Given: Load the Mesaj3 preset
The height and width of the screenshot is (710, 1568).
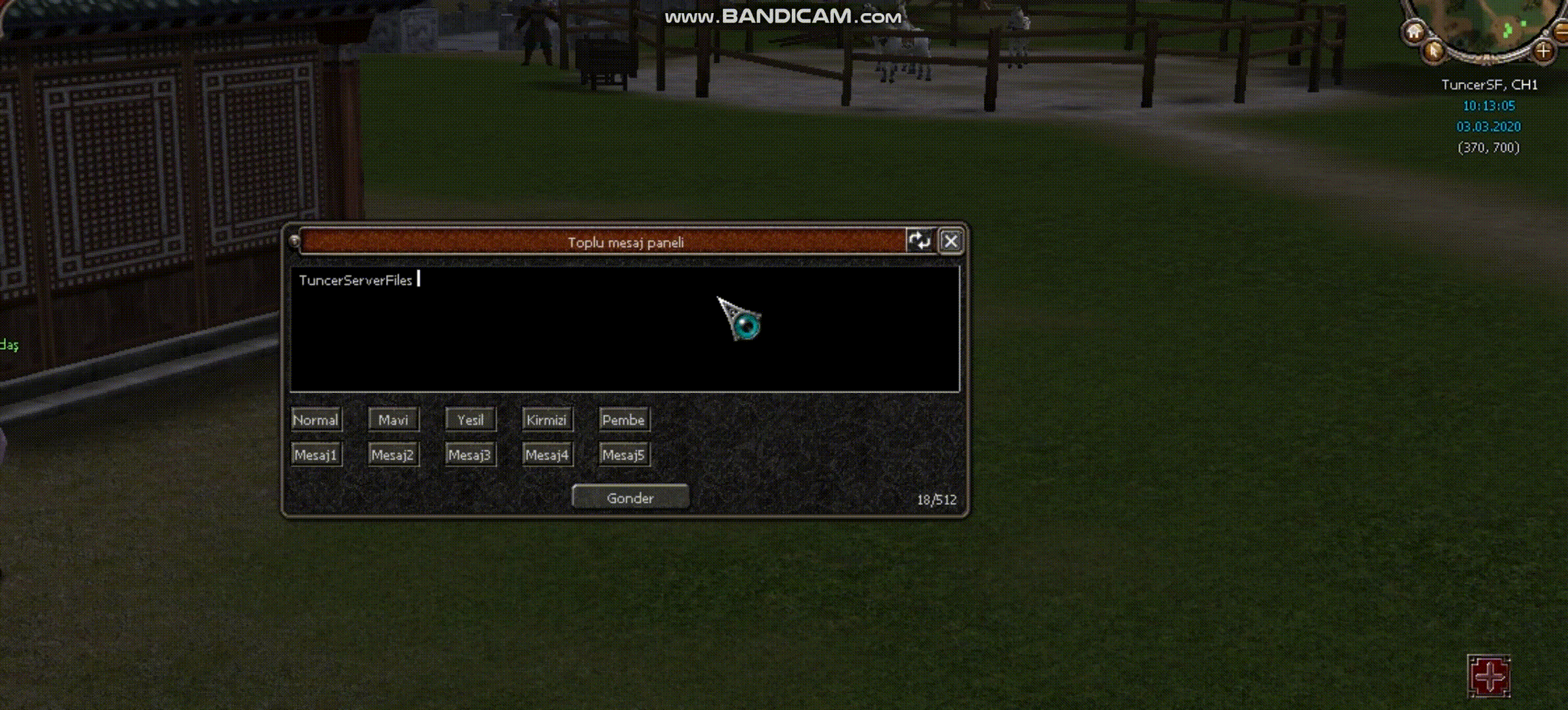Looking at the screenshot, I should (470, 455).
